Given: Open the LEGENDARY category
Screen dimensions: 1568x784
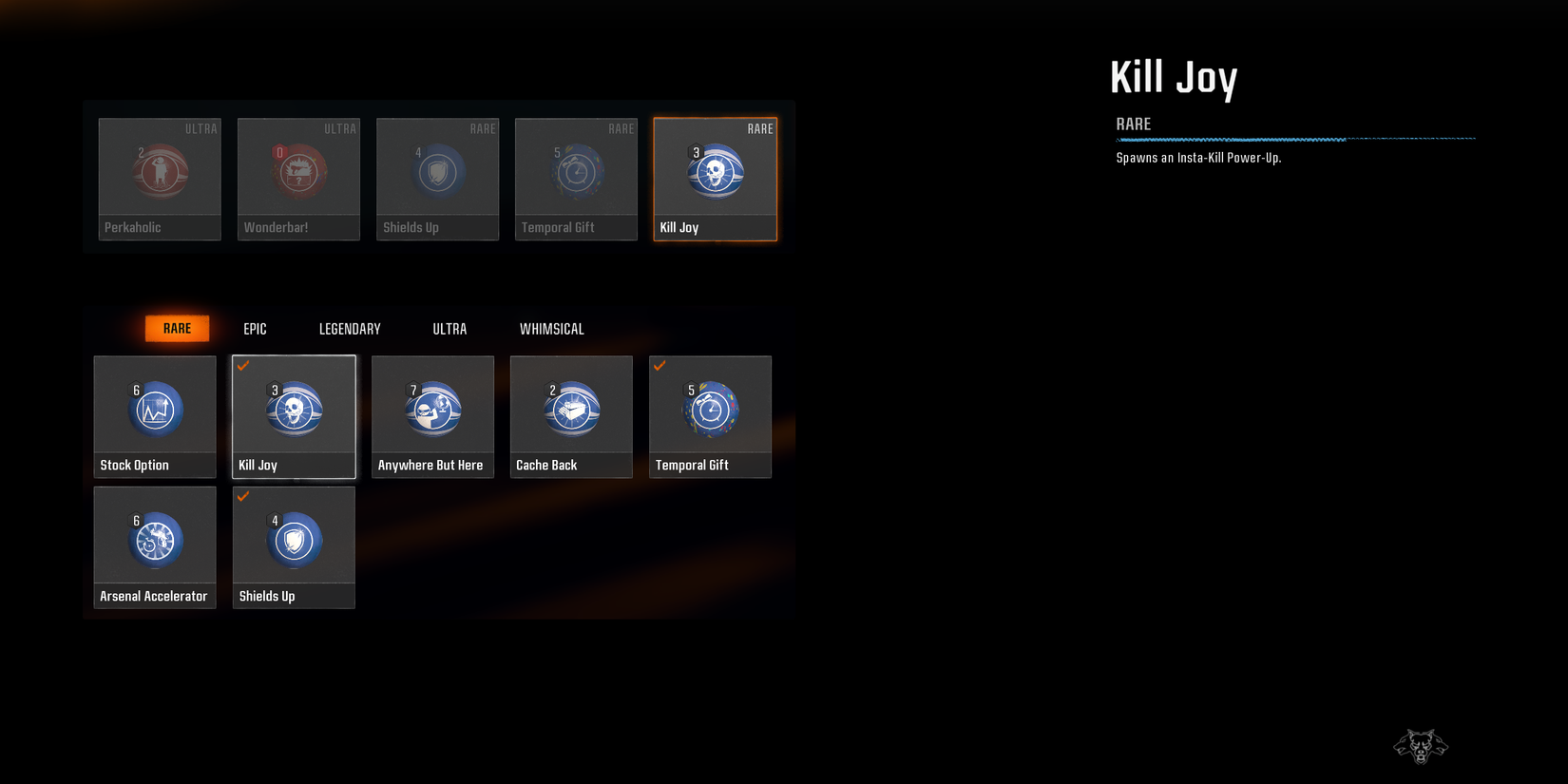Looking at the screenshot, I should (349, 328).
